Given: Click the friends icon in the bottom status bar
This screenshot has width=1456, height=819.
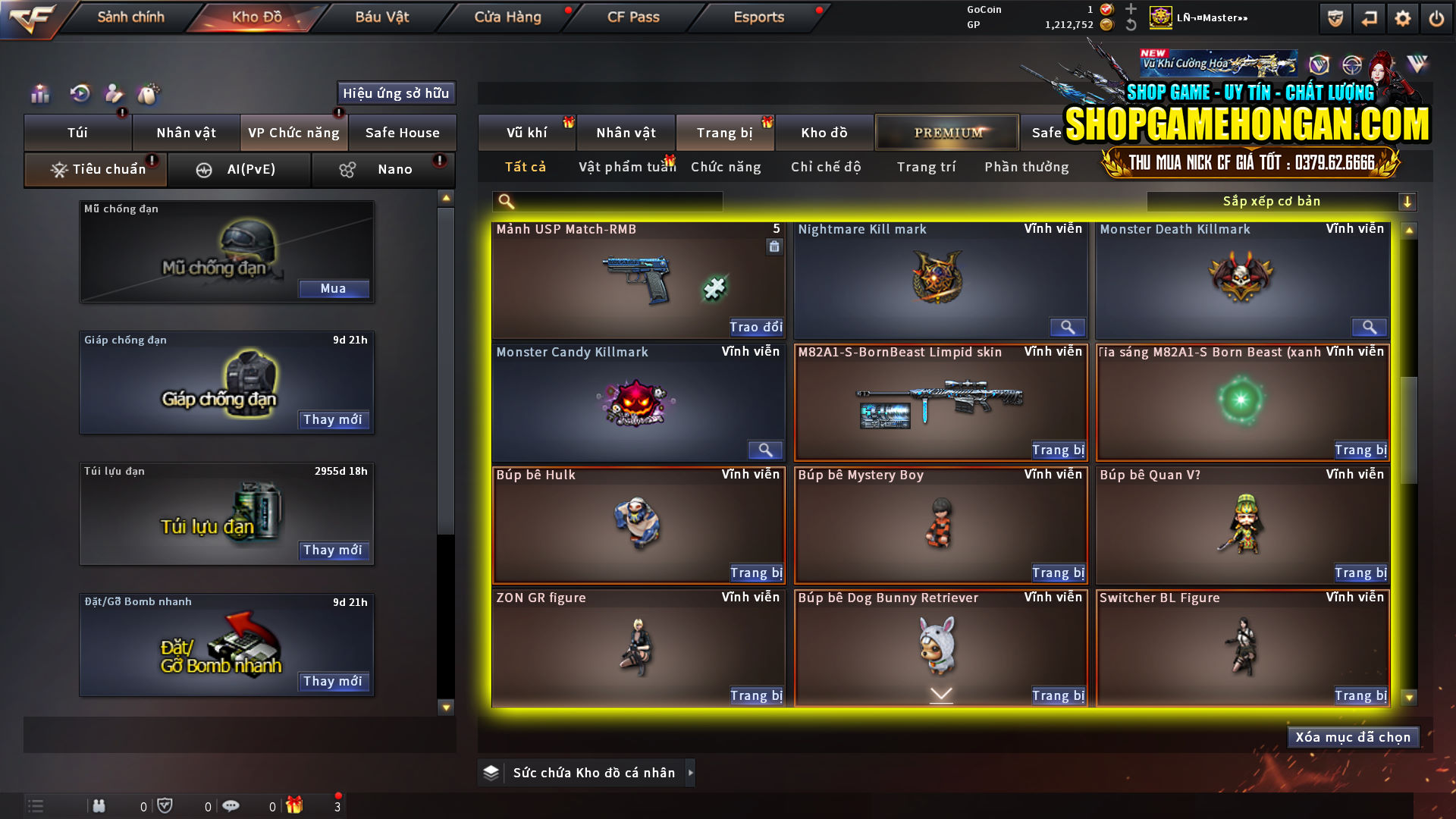Looking at the screenshot, I should pyautogui.click(x=99, y=806).
